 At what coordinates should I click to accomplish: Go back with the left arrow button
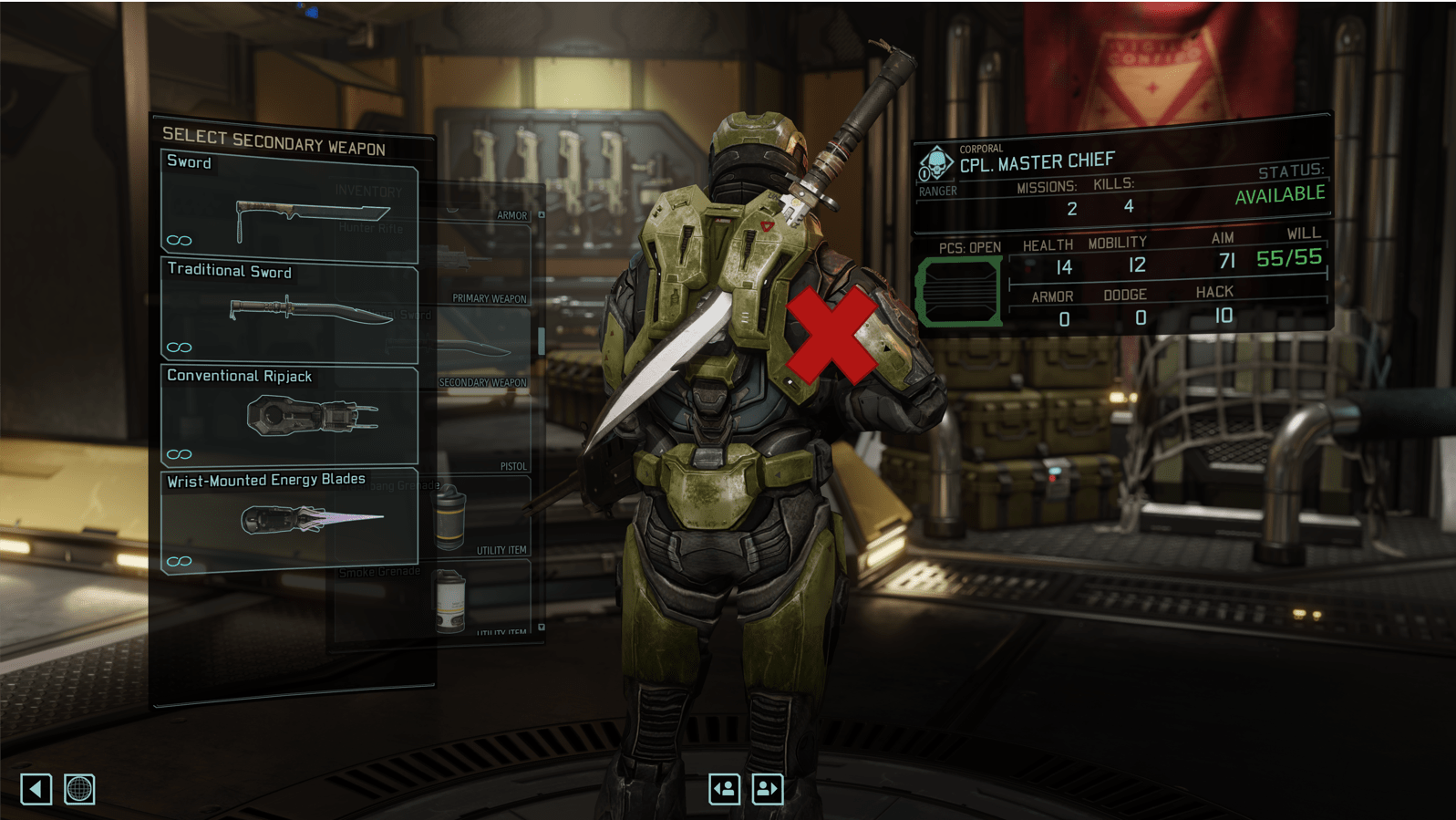pyautogui.click(x=36, y=789)
